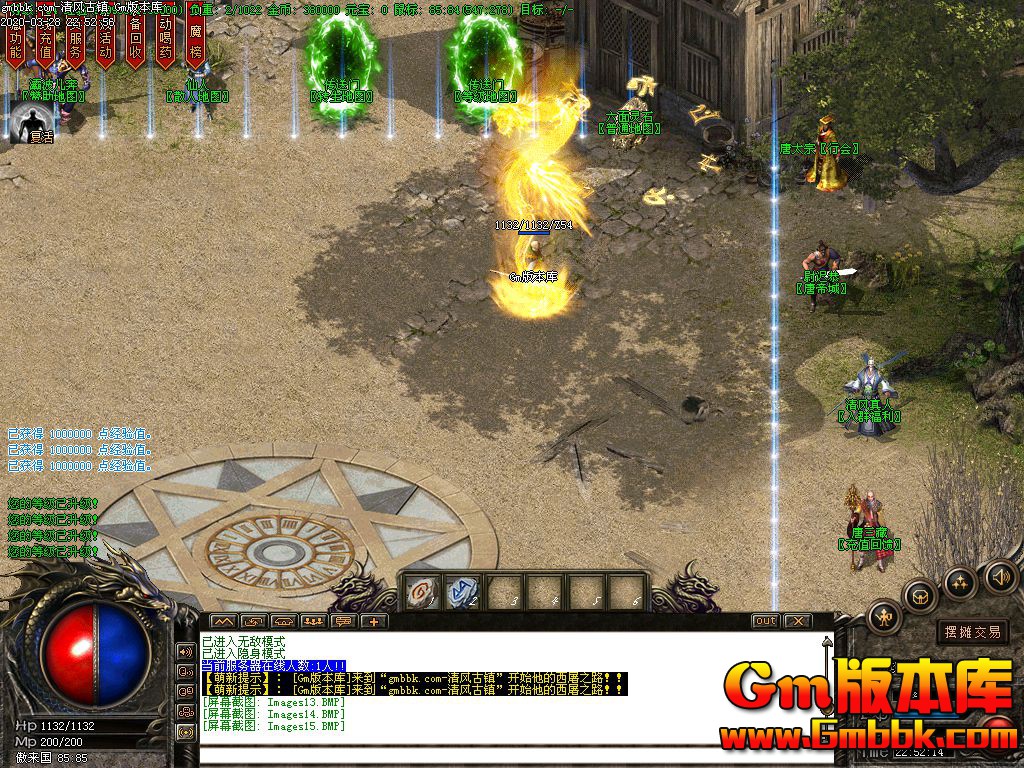Click the out button above the chat
The height and width of the screenshot is (768, 1024).
tap(765, 621)
